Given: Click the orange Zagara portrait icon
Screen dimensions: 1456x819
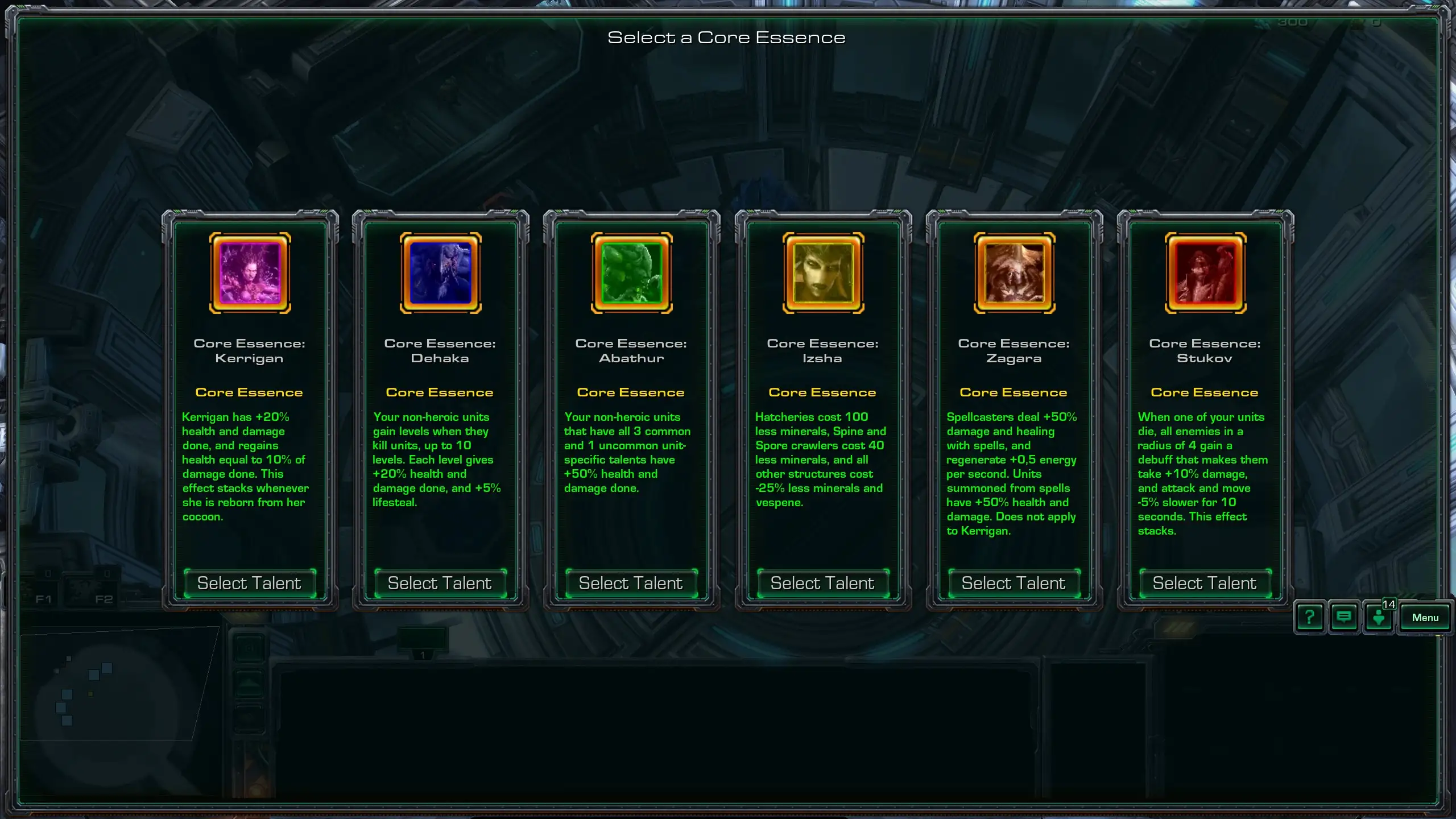Looking at the screenshot, I should click(x=1014, y=273).
